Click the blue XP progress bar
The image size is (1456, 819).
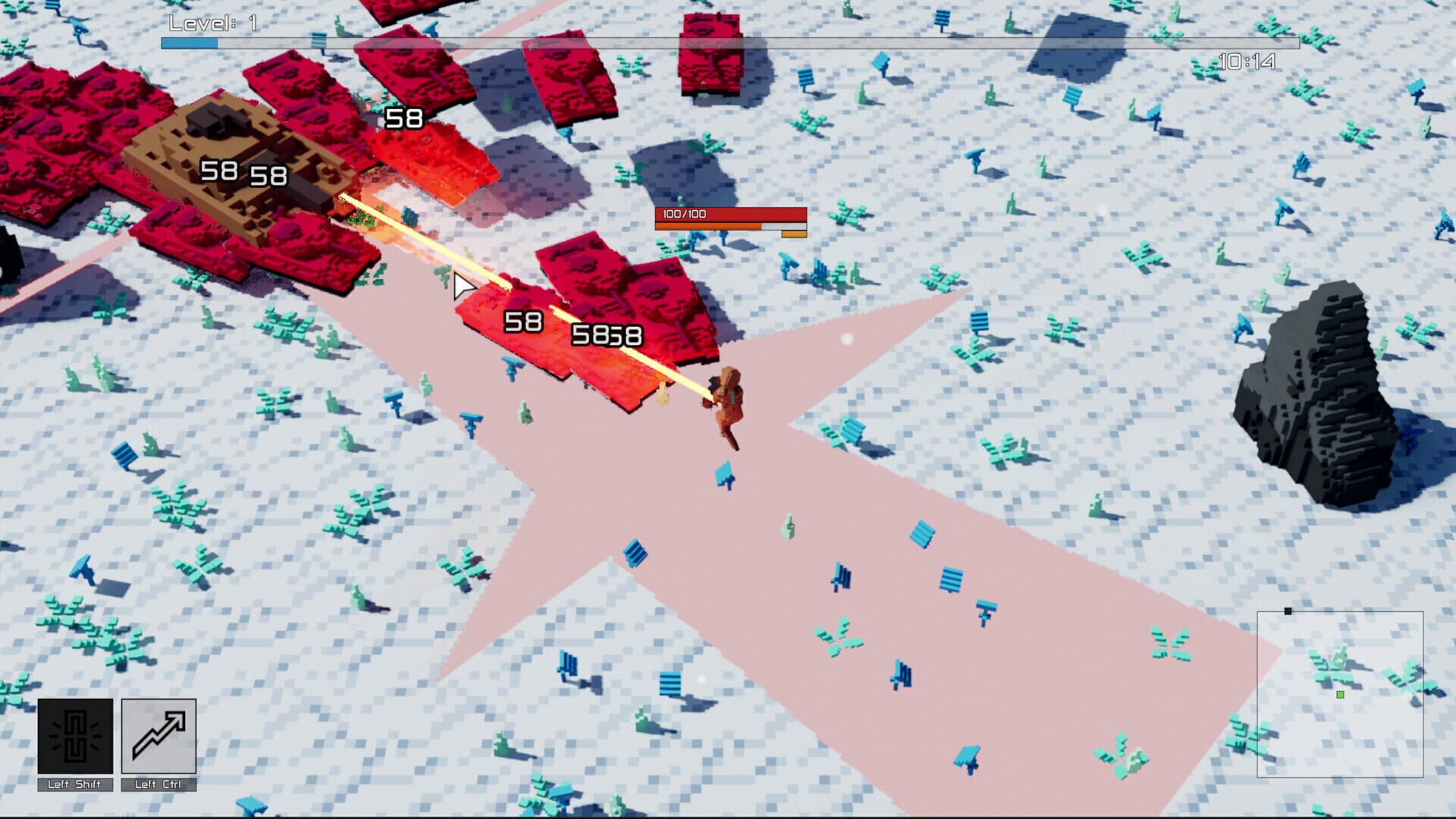(x=188, y=43)
